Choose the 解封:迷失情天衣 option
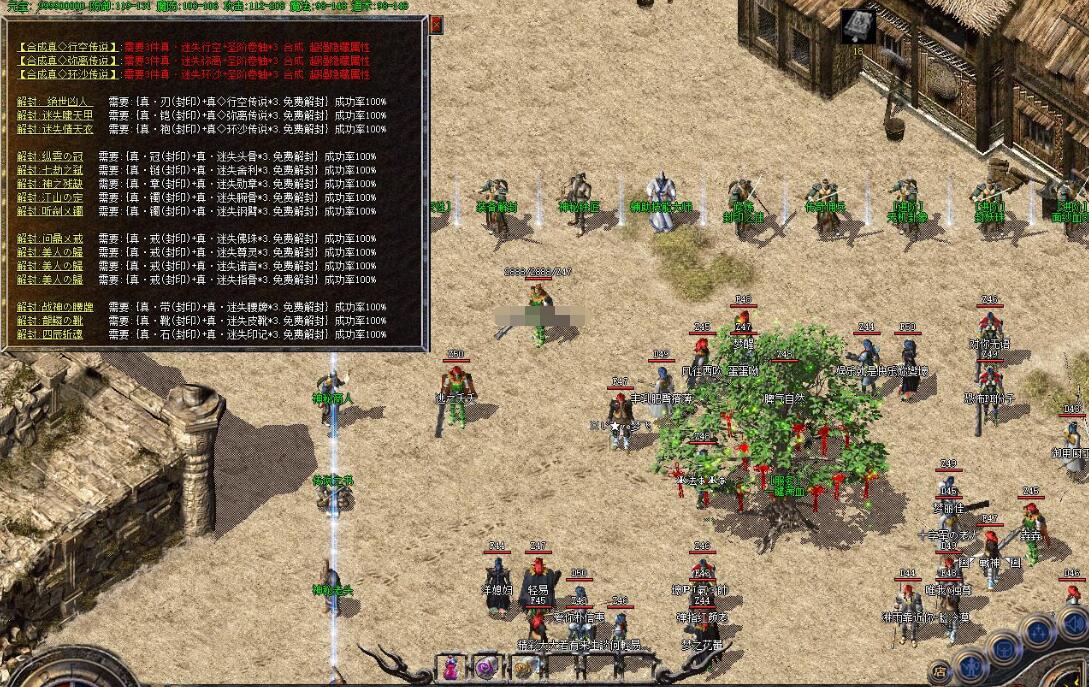Image resolution: width=1089 pixels, height=687 pixels. pyautogui.click(x=55, y=129)
